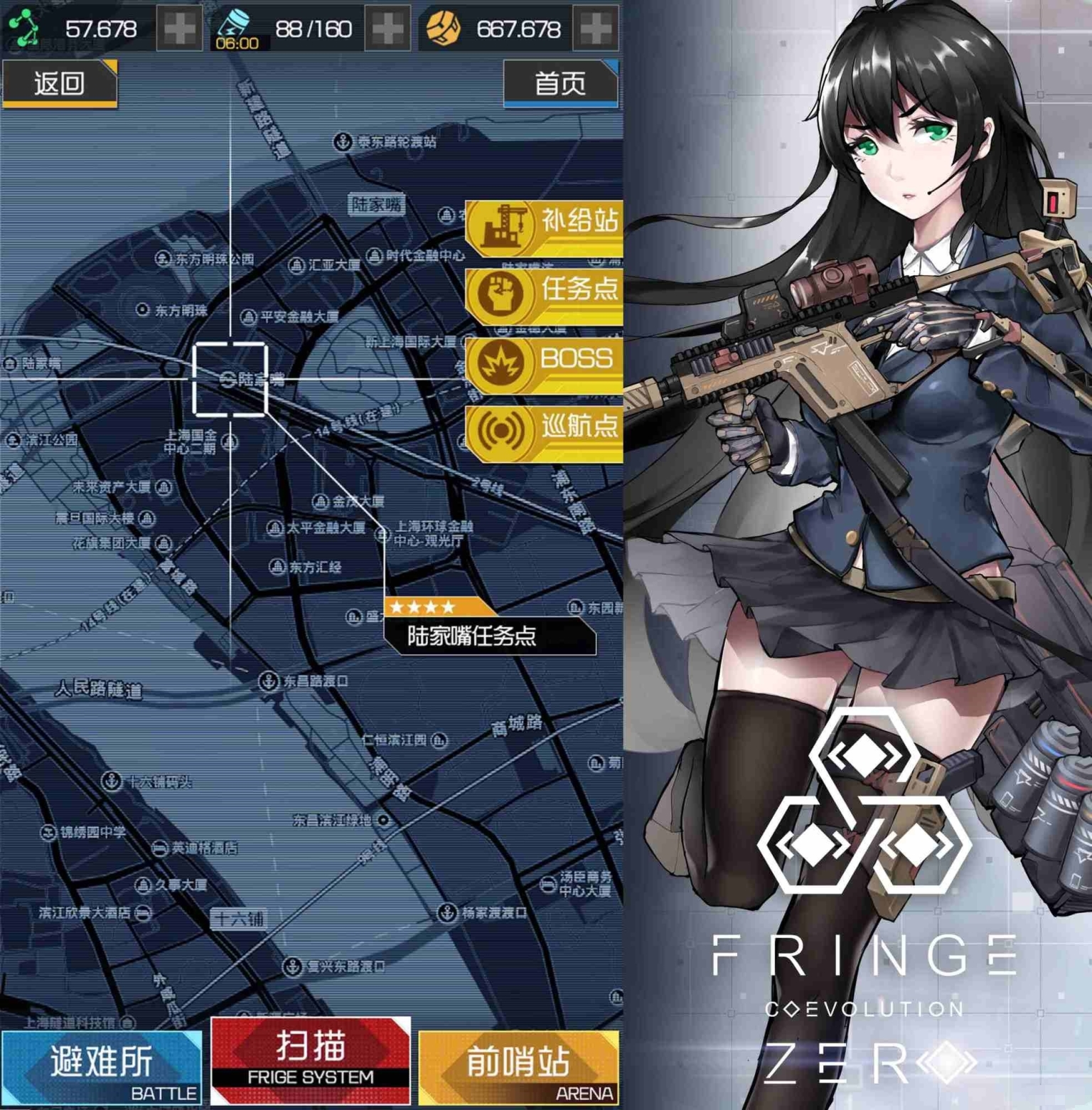The width and height of the screenshot is (1092, 1110).
Task: Add more green molecule currency
Action: tap(178, 29)
